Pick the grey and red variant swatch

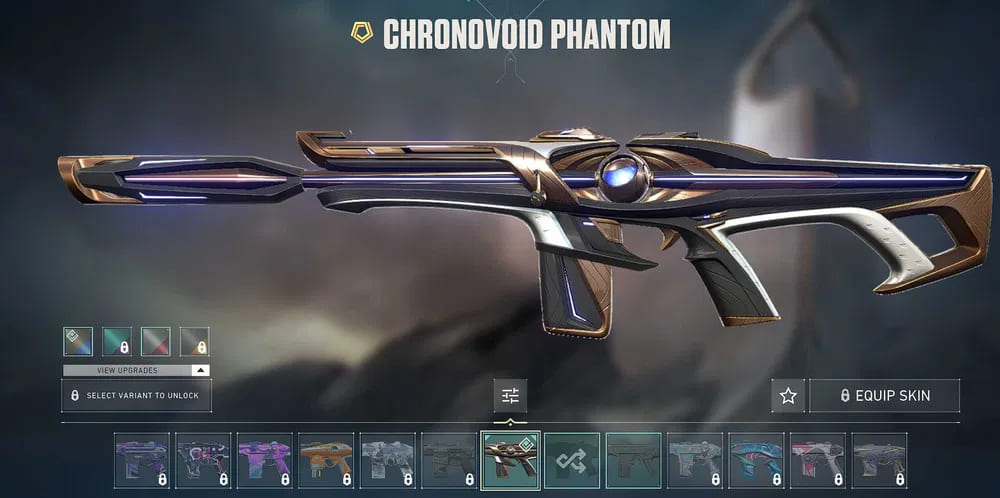156,342
